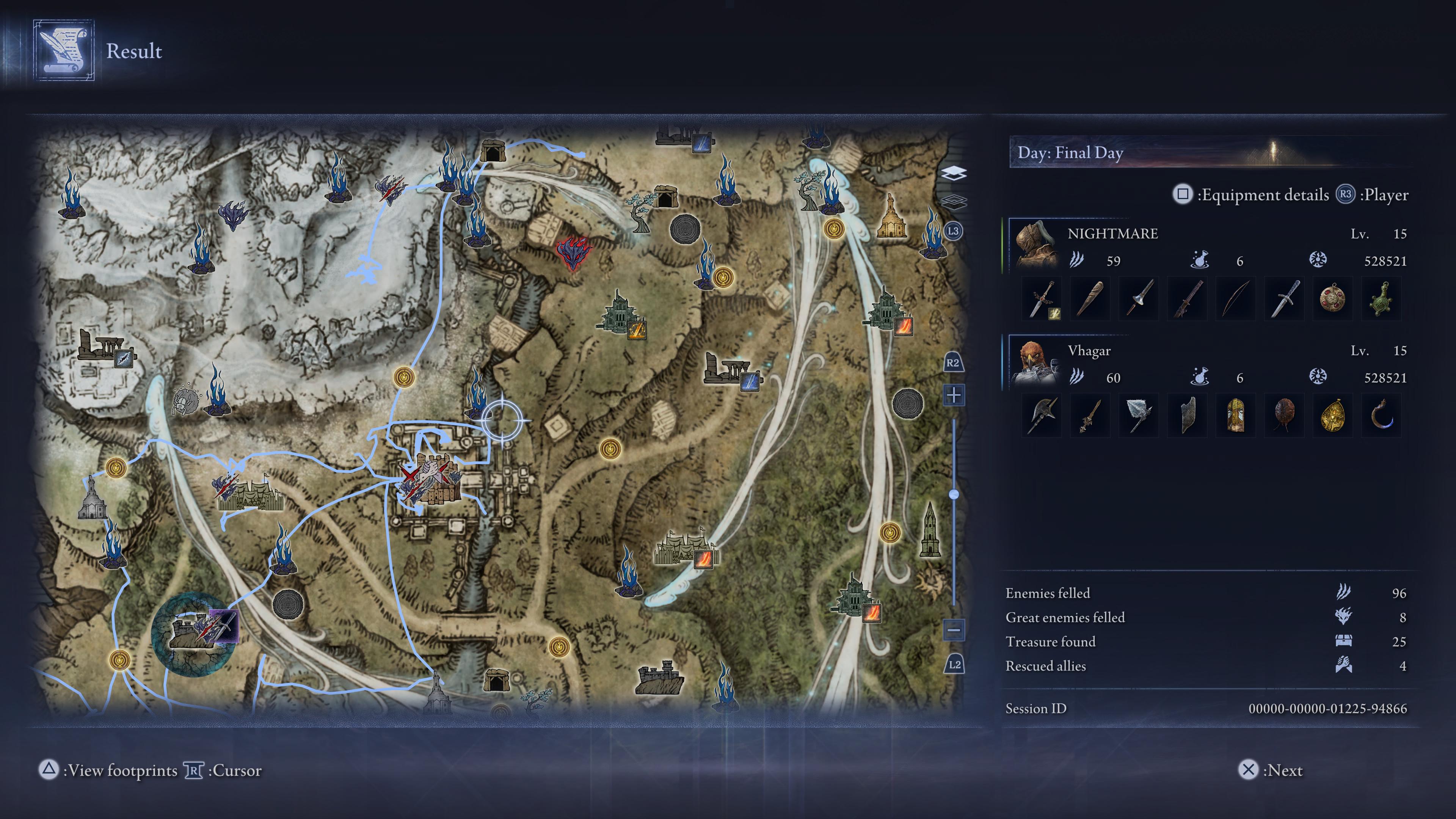Screen dimensions: 1456x819
Task: Select NIGHTMARE's longbow slot
Action: 1236,299
